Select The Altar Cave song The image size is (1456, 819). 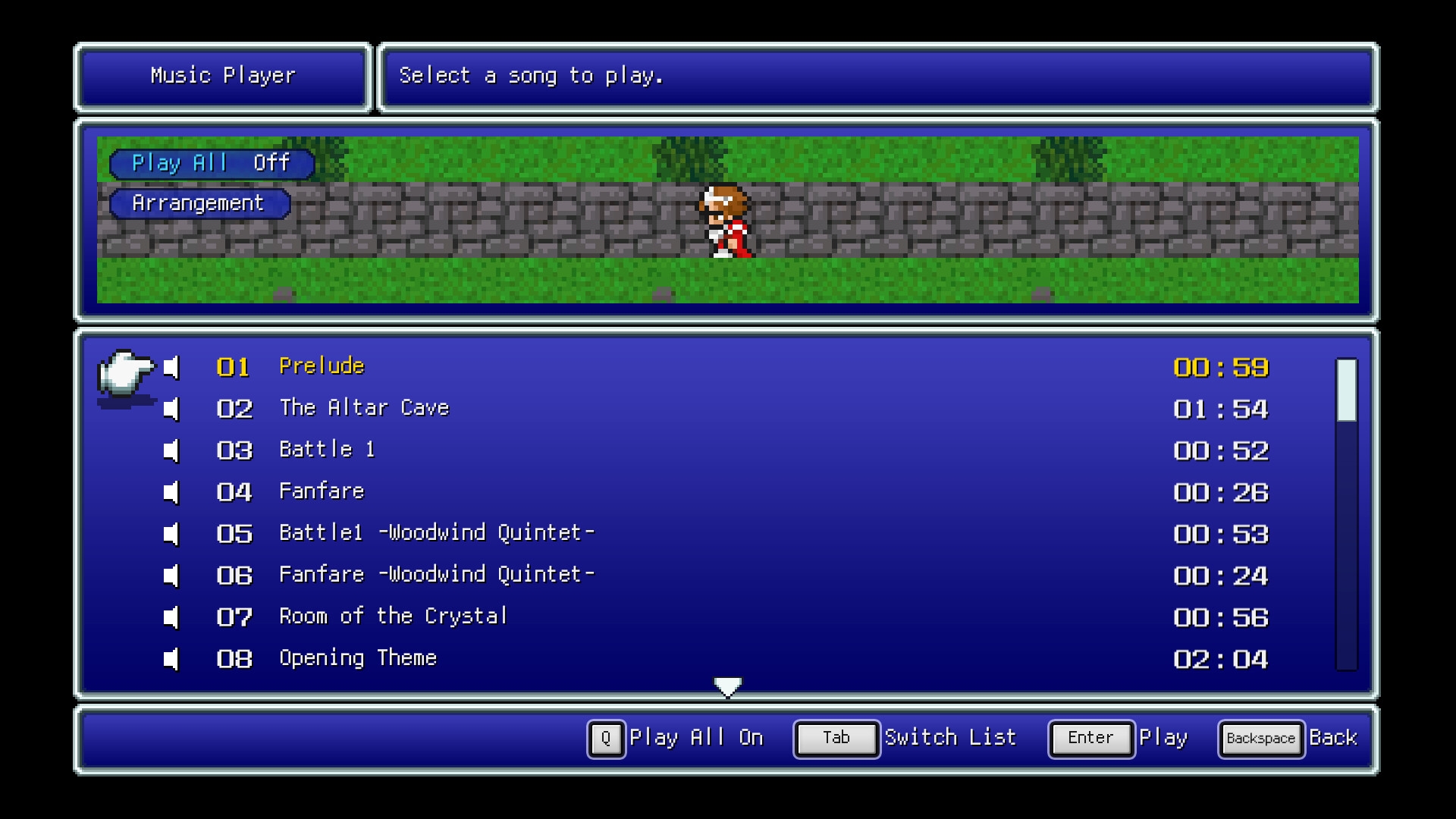pyautogui.click(x=364, y=409)
